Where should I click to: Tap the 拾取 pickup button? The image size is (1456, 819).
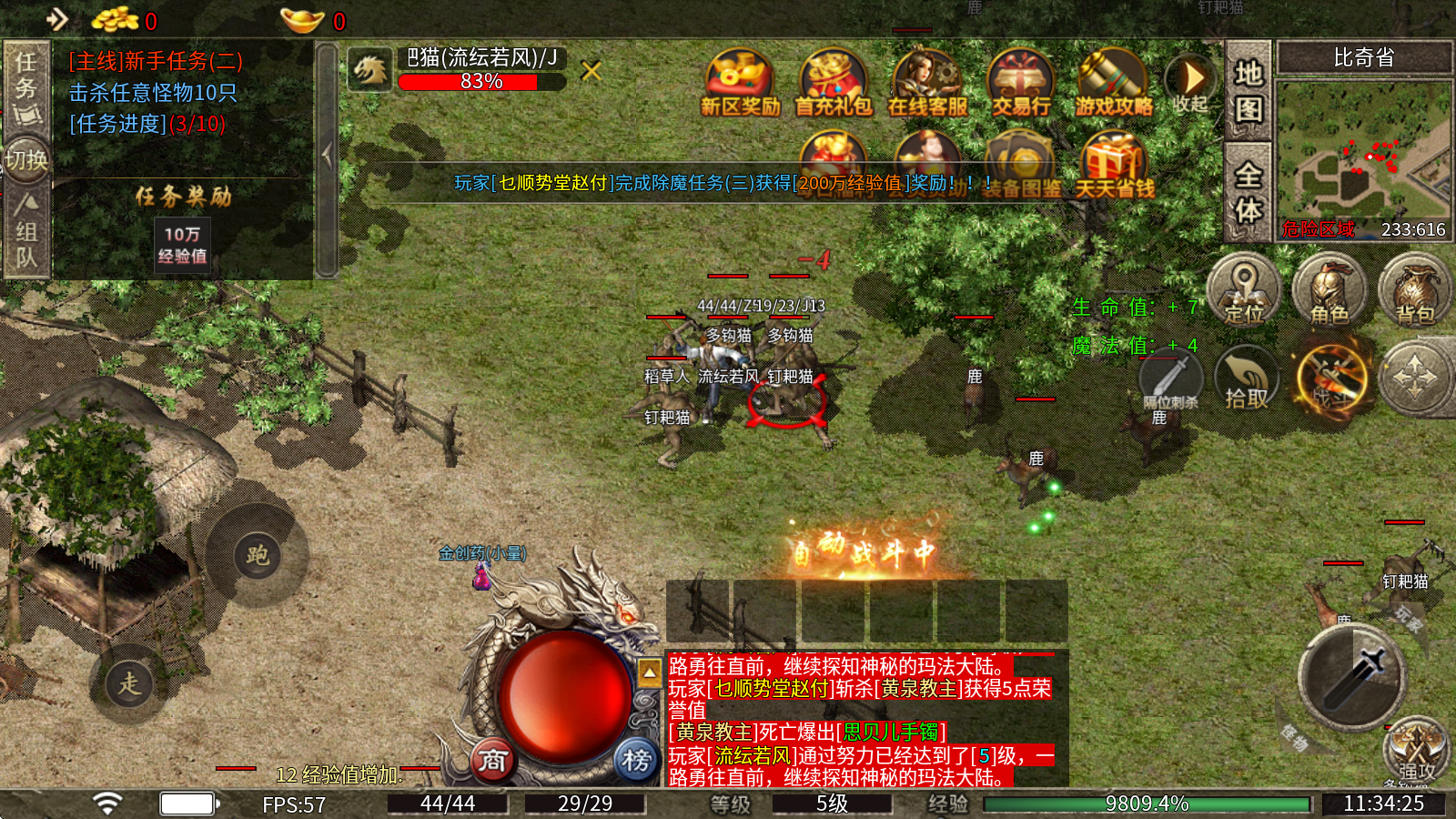coord(1246,378)
